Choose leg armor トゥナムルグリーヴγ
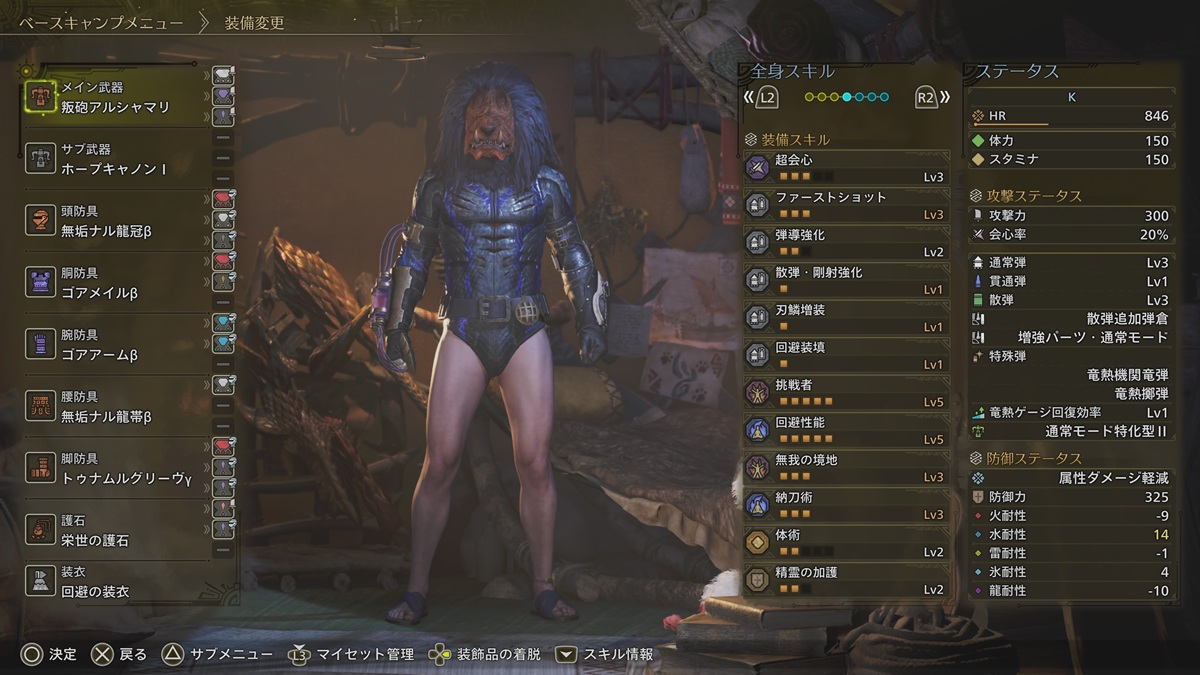Image resolution: width=1200 pixels, height=675 pixels. tap(115, 469)
